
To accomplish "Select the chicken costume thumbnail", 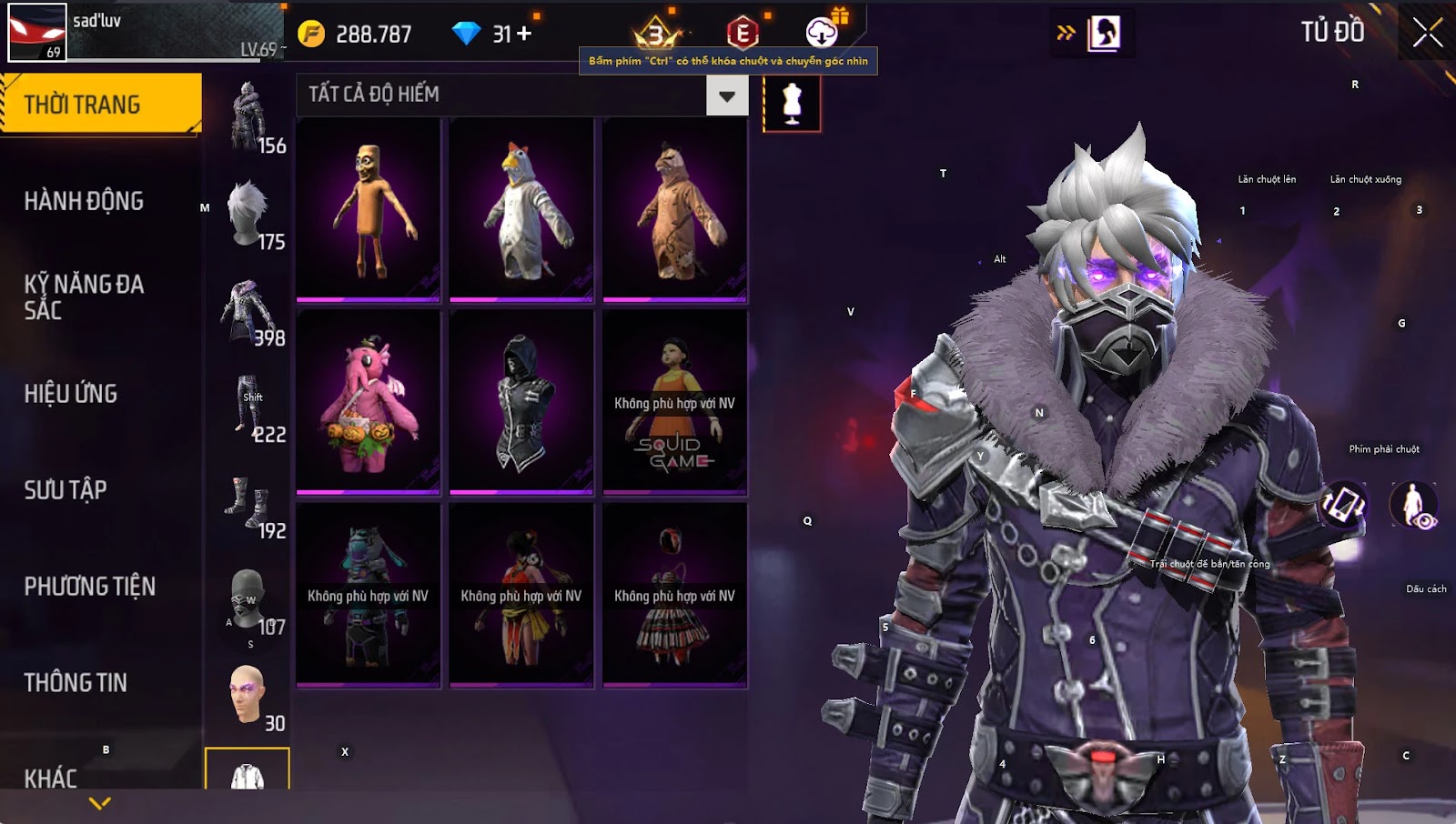I will coord(521,209).
